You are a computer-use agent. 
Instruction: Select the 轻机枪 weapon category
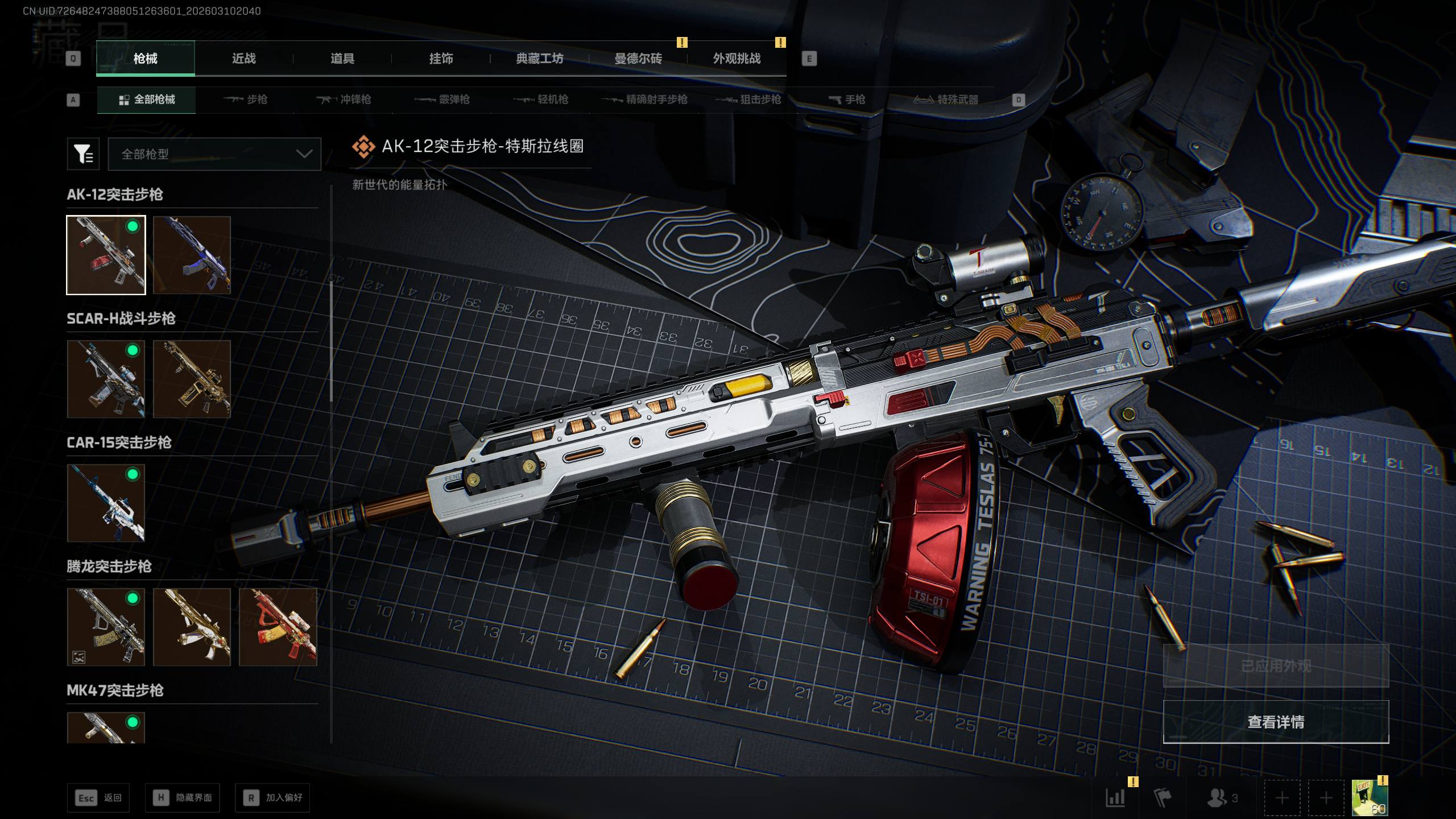click(541, 100)
